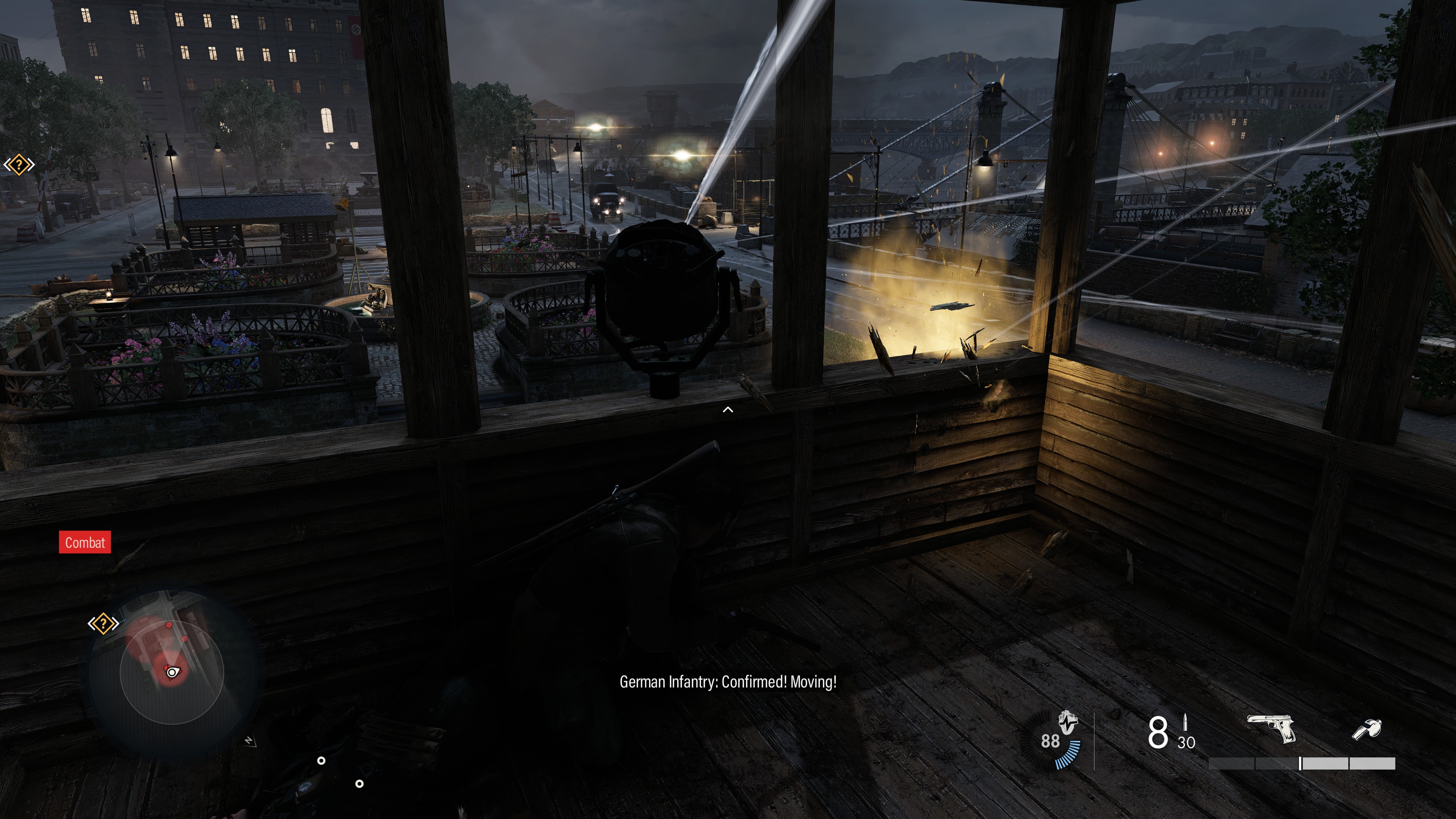The height and width of the screenshot is (819, 1456).
Task: Expand the crouch chevron indicator at screen center
Action: (728, 409)
